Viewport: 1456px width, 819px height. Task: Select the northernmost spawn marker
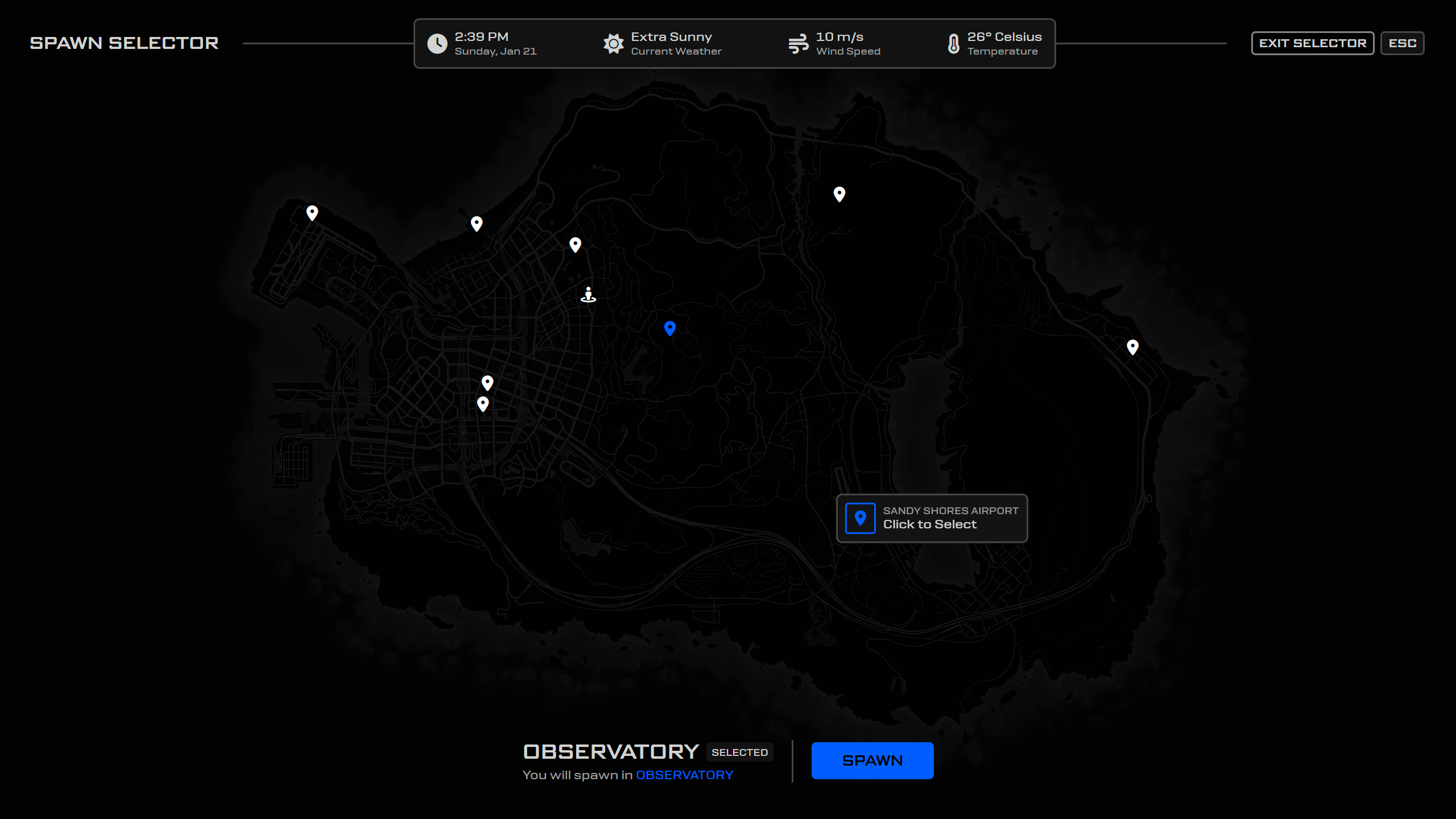(838, 194)
